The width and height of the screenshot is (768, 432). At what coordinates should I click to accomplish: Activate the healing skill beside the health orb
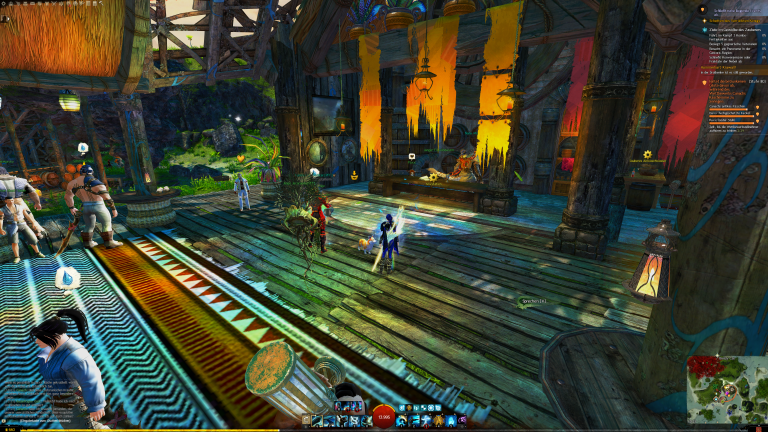pyautogui.click(x=402, y=421)
